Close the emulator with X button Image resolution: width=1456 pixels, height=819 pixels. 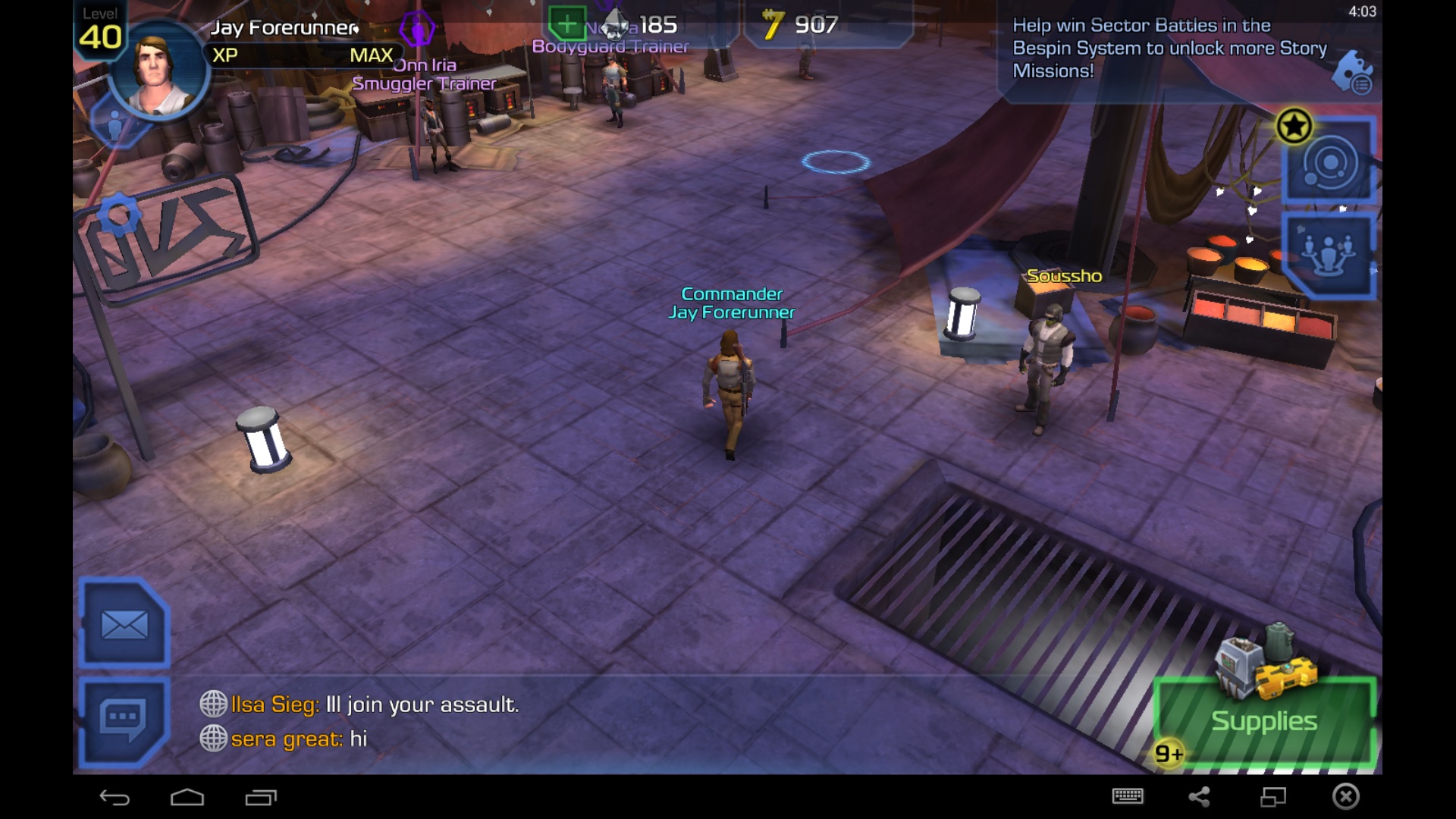(1346, 796)
